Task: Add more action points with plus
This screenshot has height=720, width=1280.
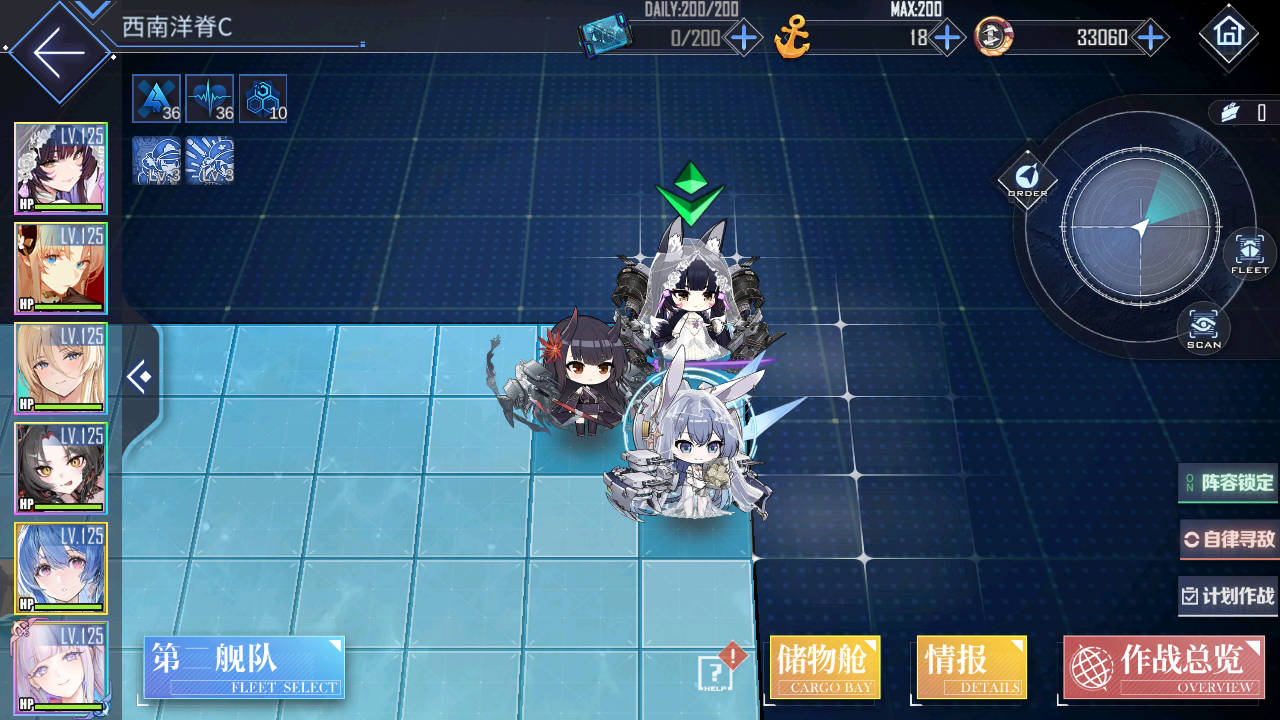Action: pyautogui.click(x=743, y=39)
